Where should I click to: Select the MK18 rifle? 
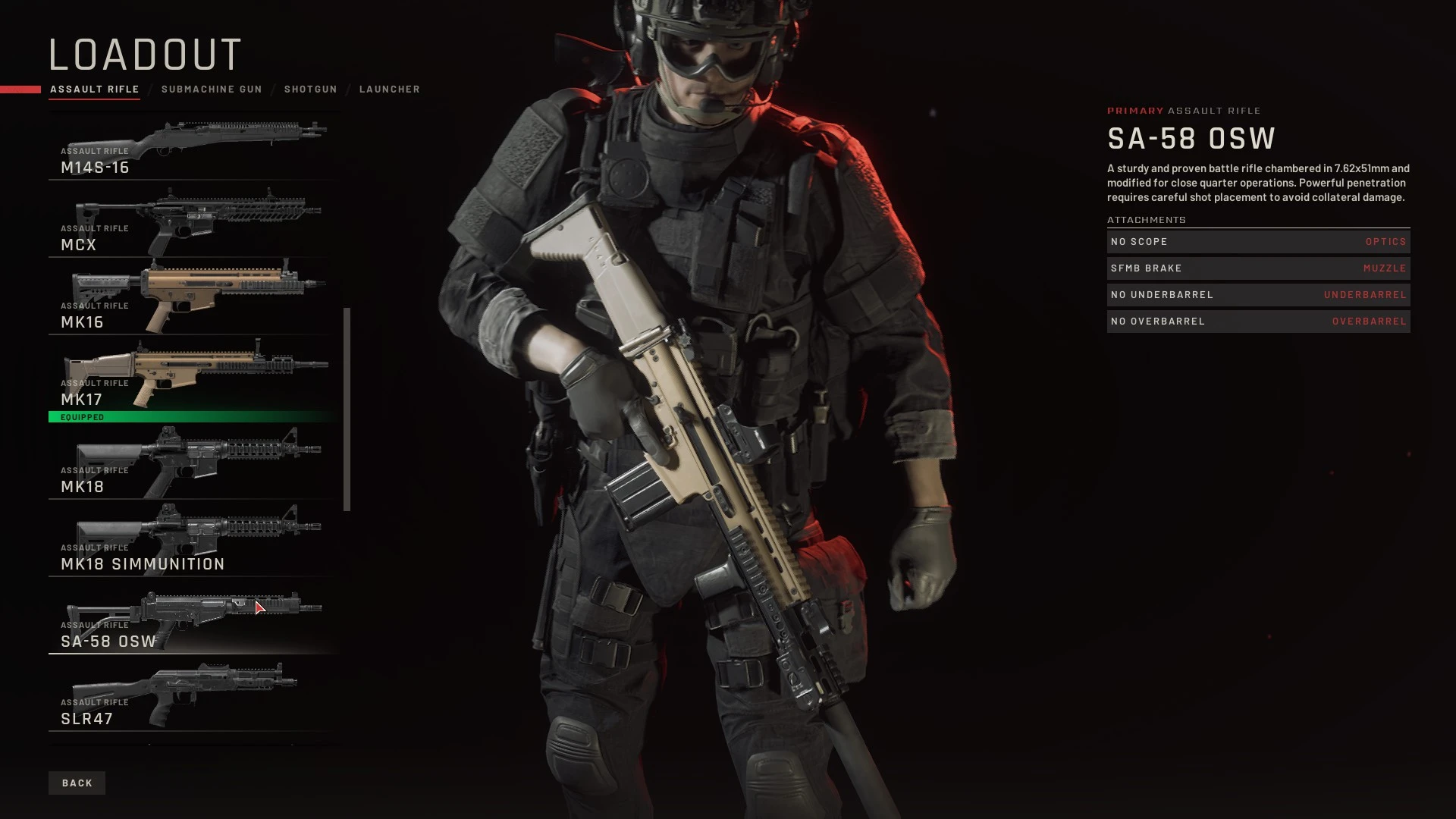click(193, 463)
